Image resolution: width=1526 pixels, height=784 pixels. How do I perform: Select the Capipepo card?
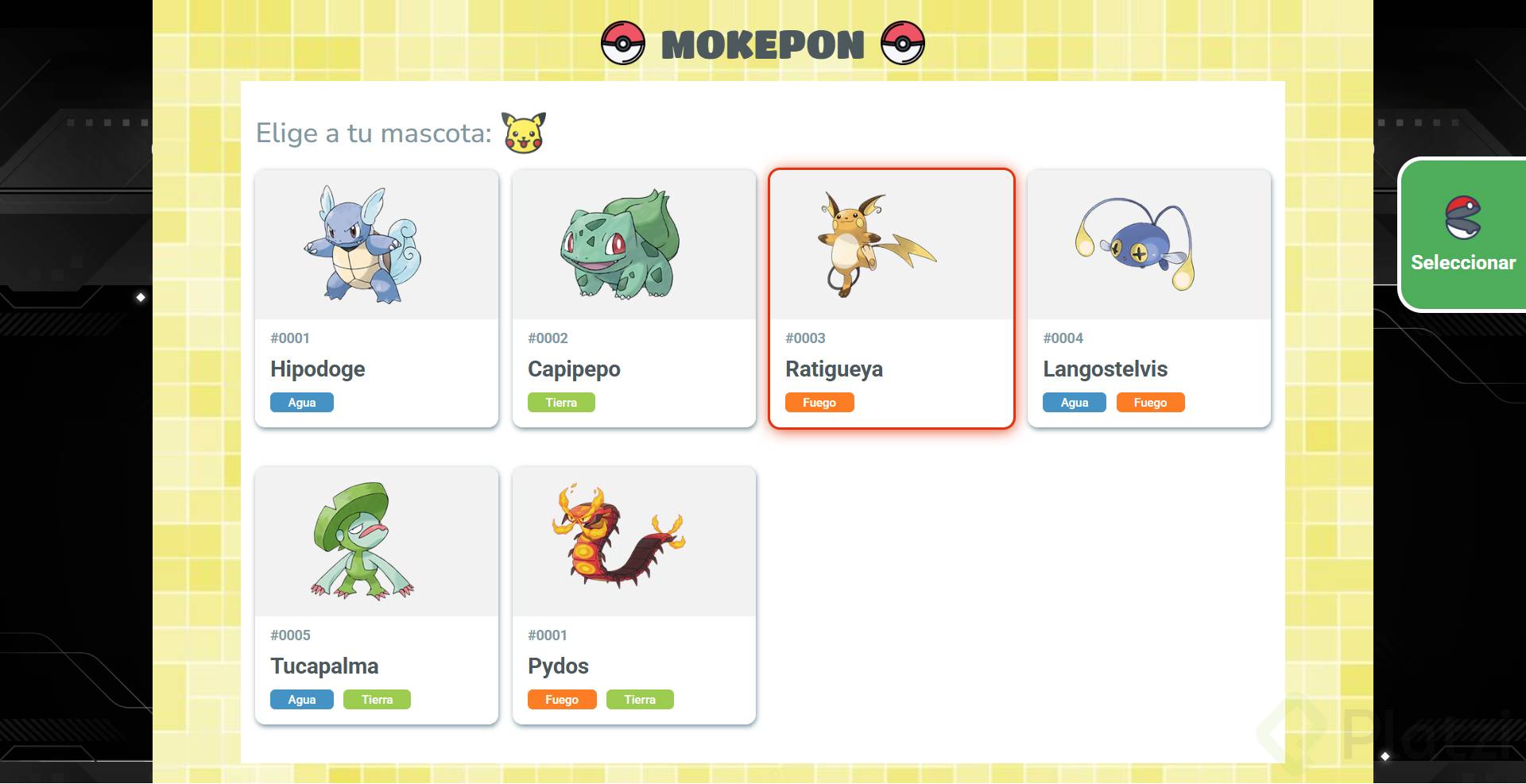tap(634, 299)
